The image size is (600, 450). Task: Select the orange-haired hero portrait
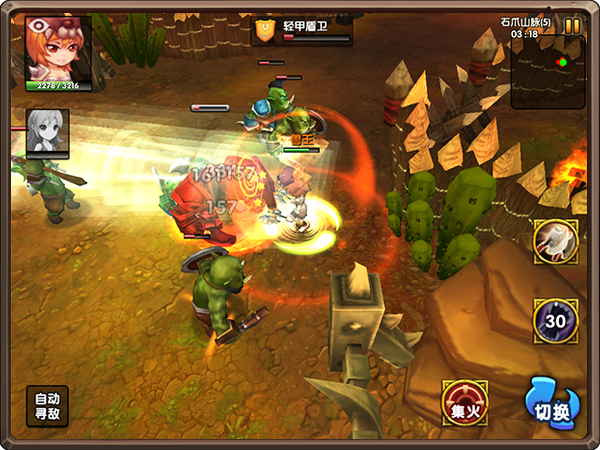[59, 48]
